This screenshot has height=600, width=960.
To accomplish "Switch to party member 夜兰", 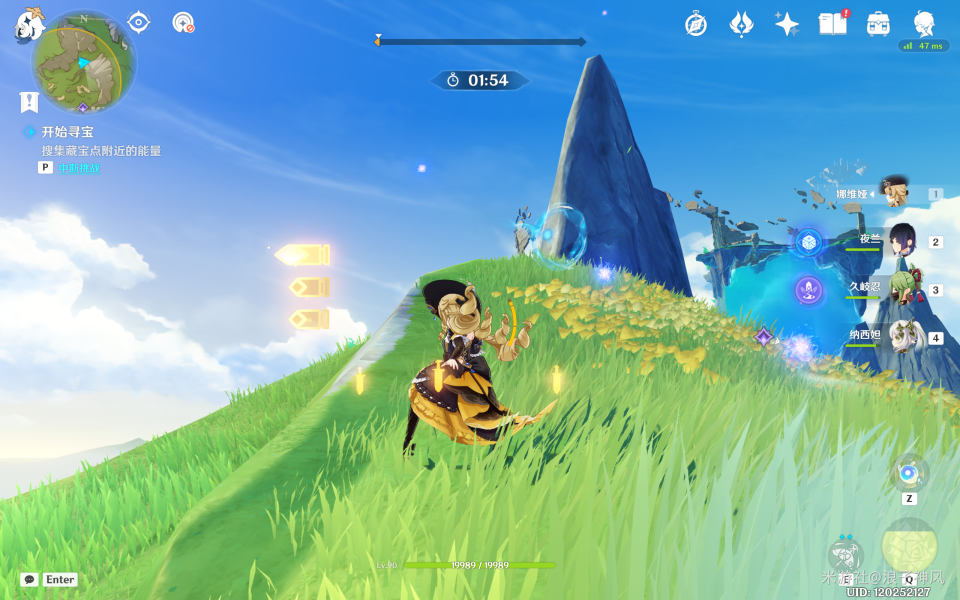I will click(901, 242).
